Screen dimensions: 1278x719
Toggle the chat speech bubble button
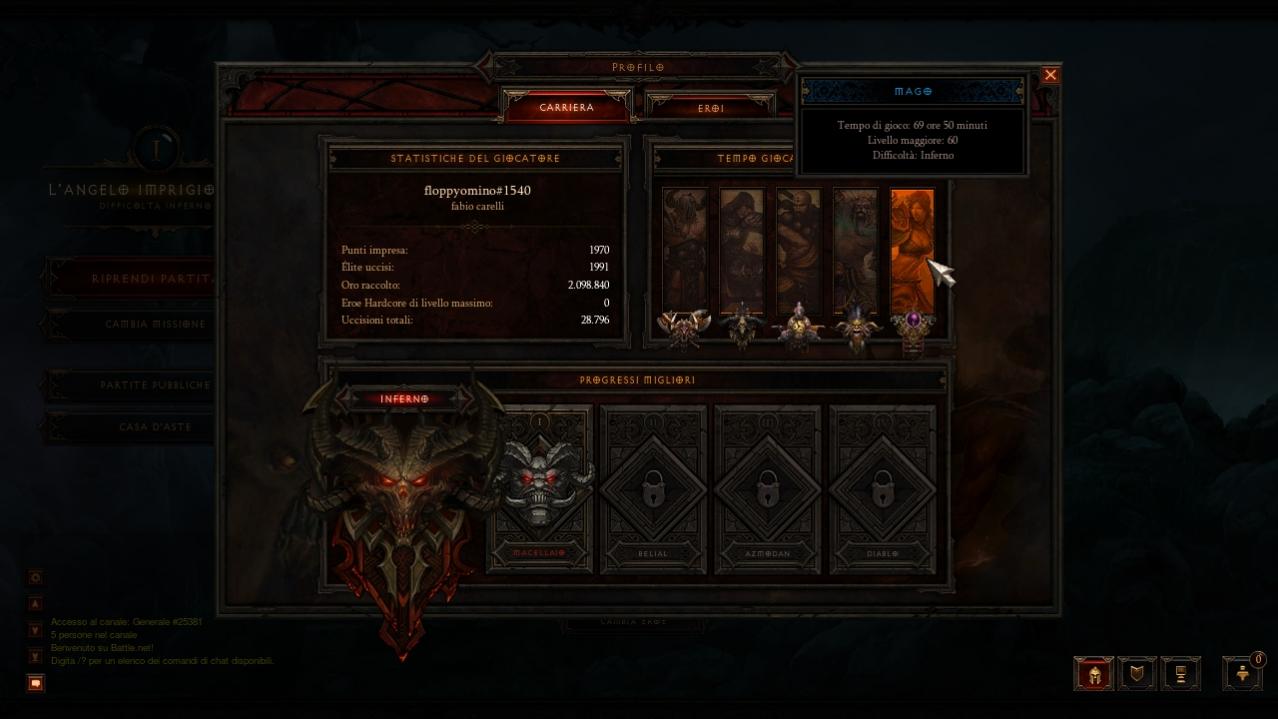point(36,683)
